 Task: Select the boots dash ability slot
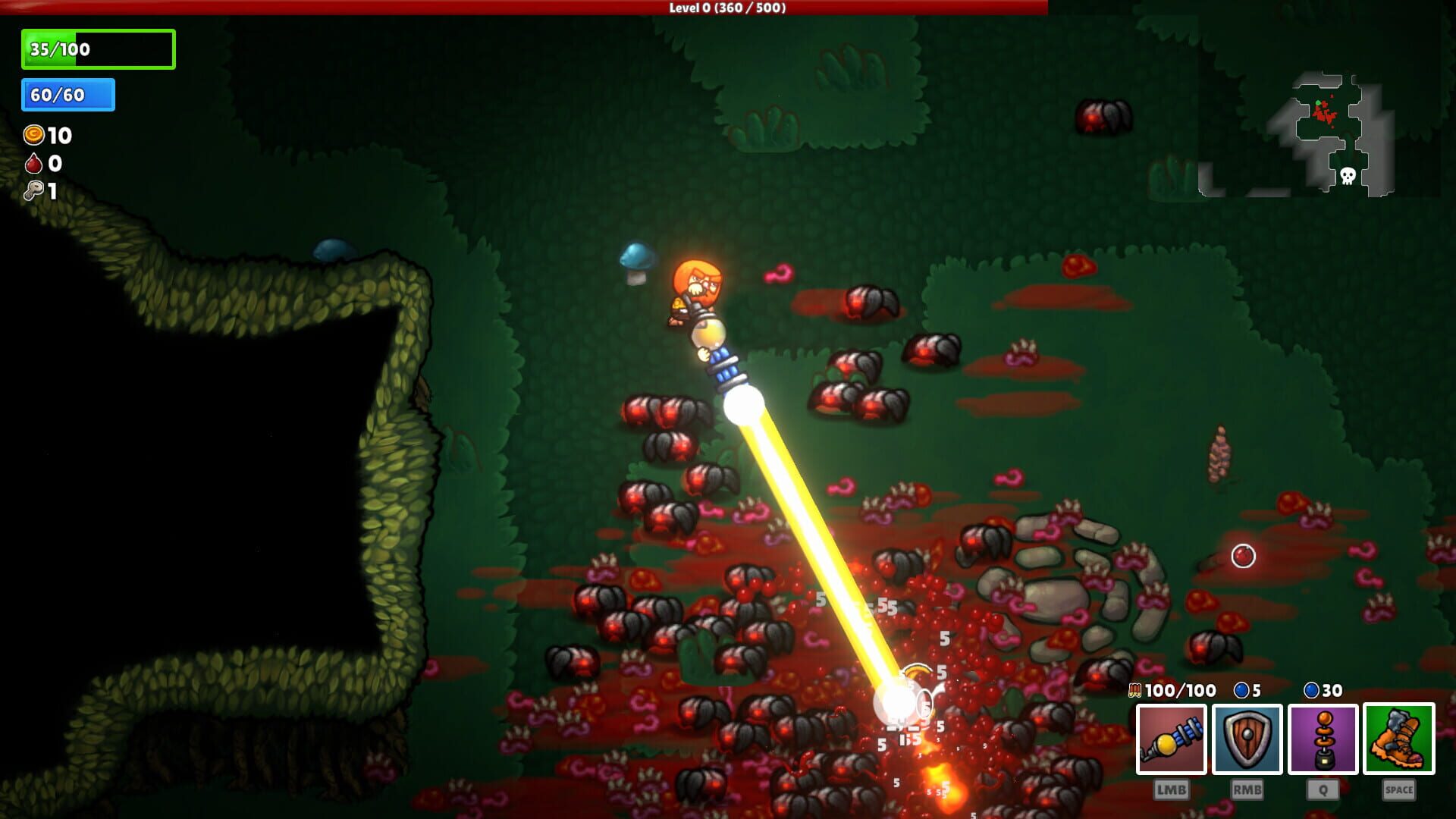point(1398,739)
